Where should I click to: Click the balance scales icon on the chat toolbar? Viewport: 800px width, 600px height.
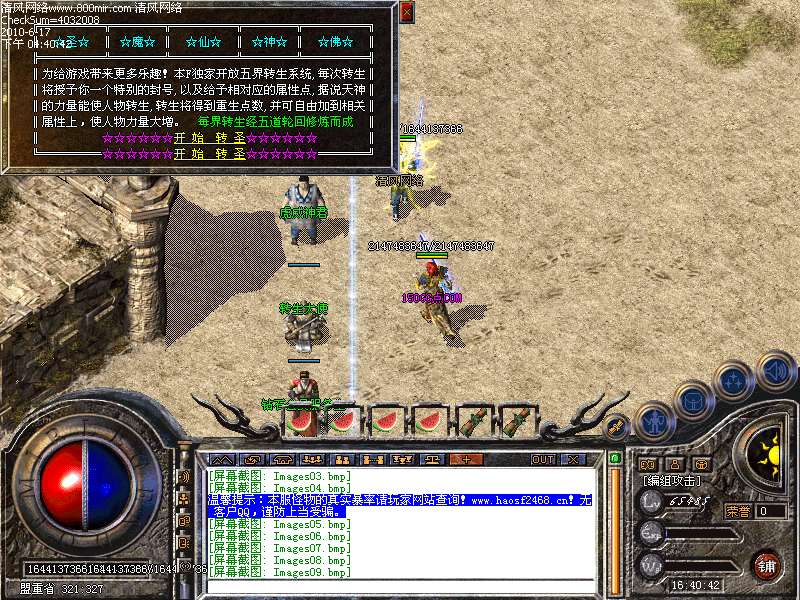tap(432, 459)
